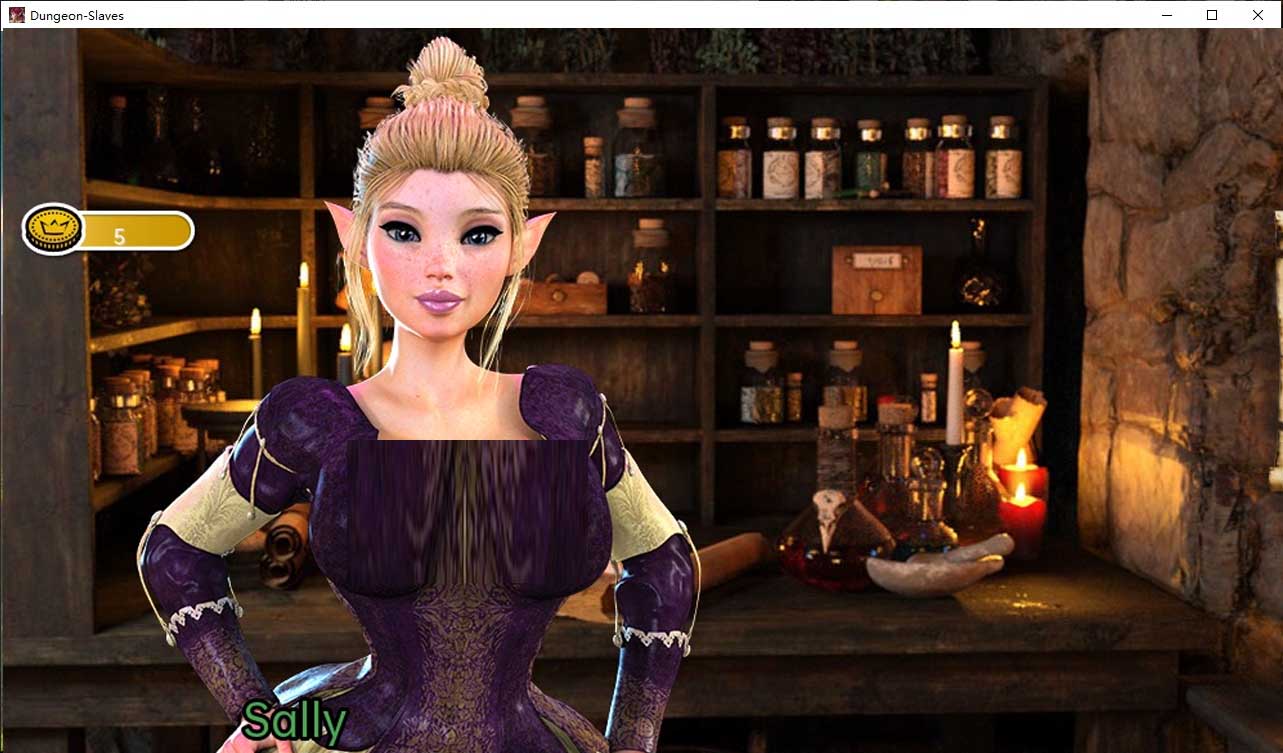Minimize the Dungeon-Slaves window

point(1166,15)
